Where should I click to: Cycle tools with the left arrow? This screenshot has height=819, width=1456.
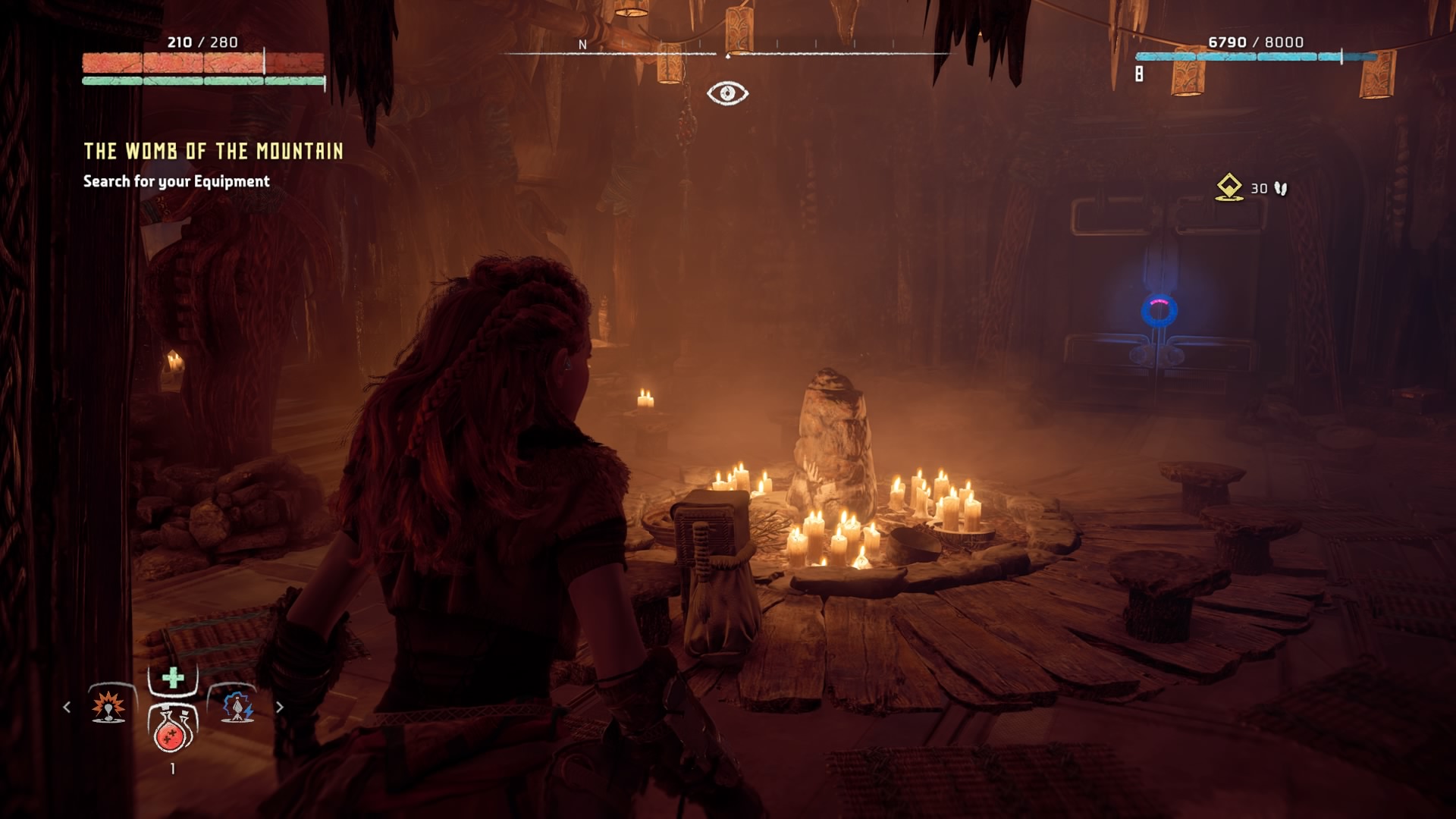click(x=67, y=707)
